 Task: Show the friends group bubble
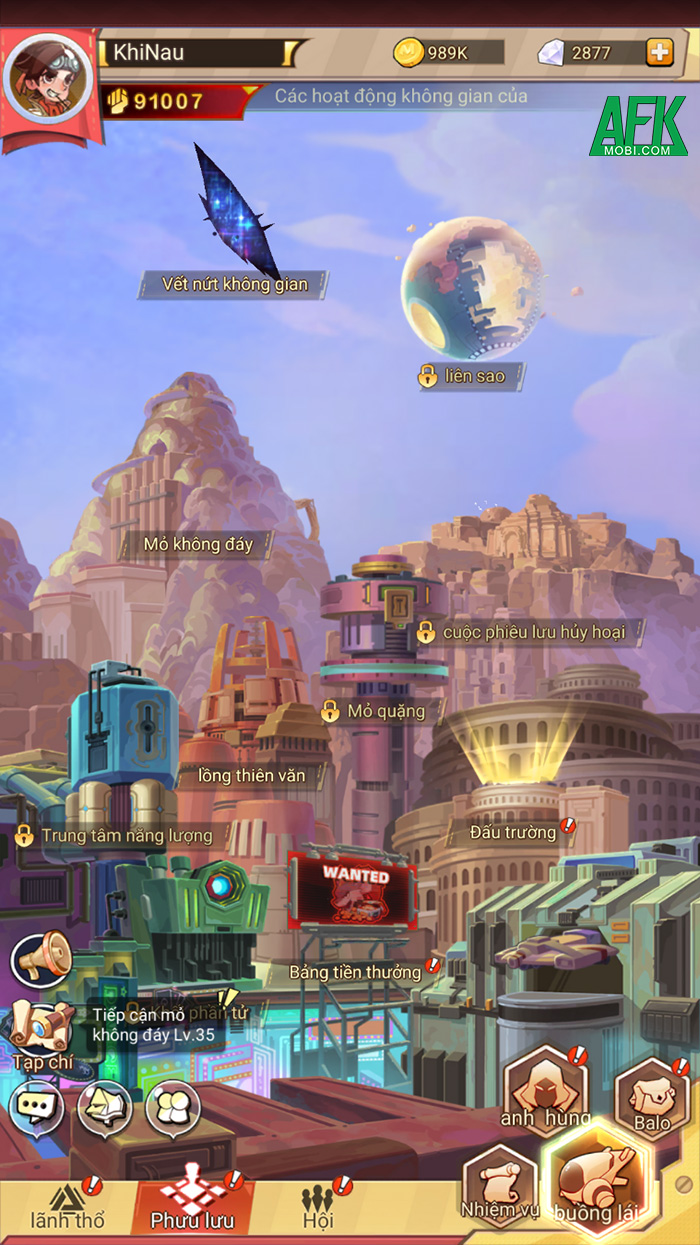point(173,1107)
